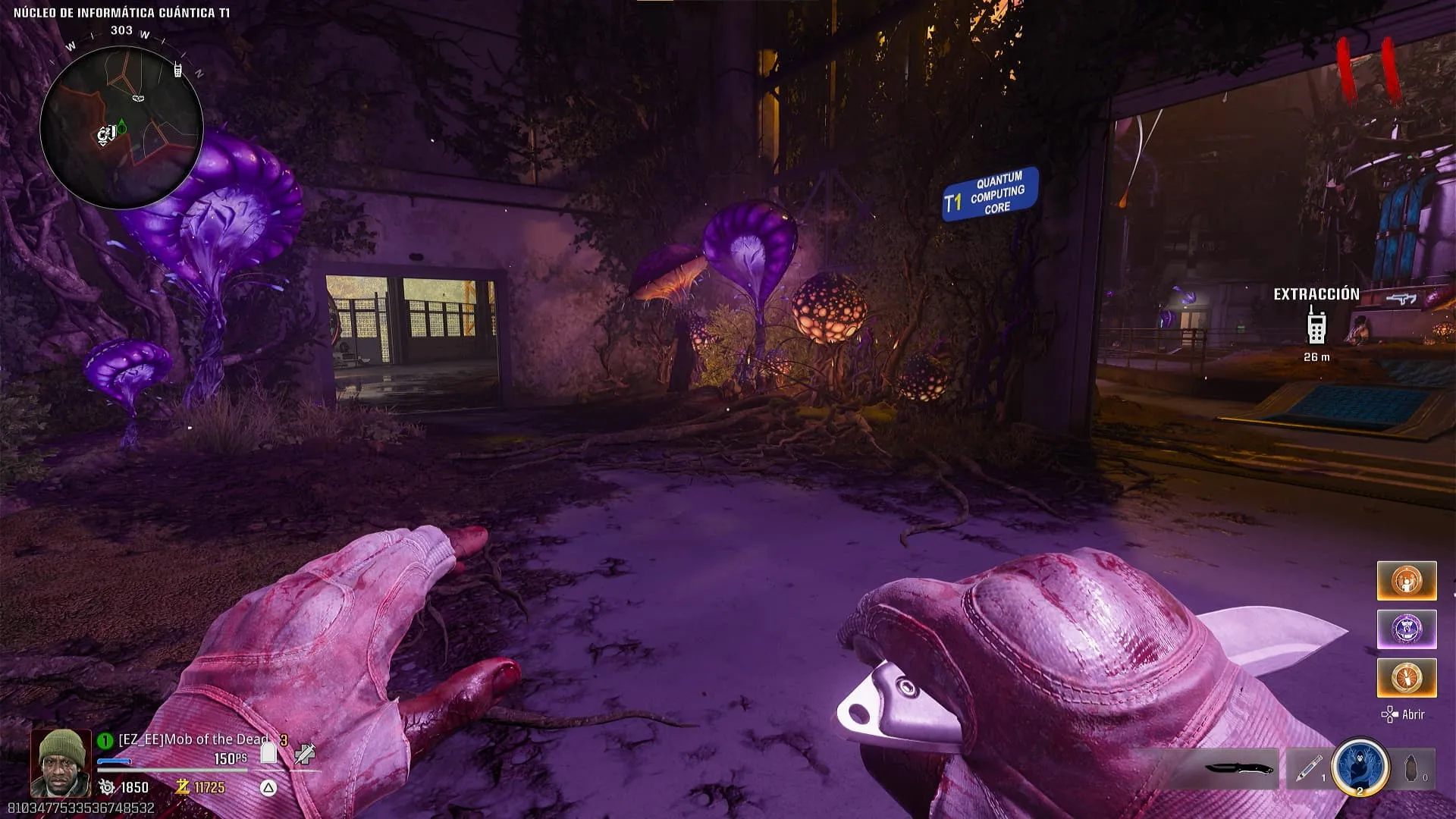Click the player portrait with green beanie
1456x819 pixels.
[61, 762]
